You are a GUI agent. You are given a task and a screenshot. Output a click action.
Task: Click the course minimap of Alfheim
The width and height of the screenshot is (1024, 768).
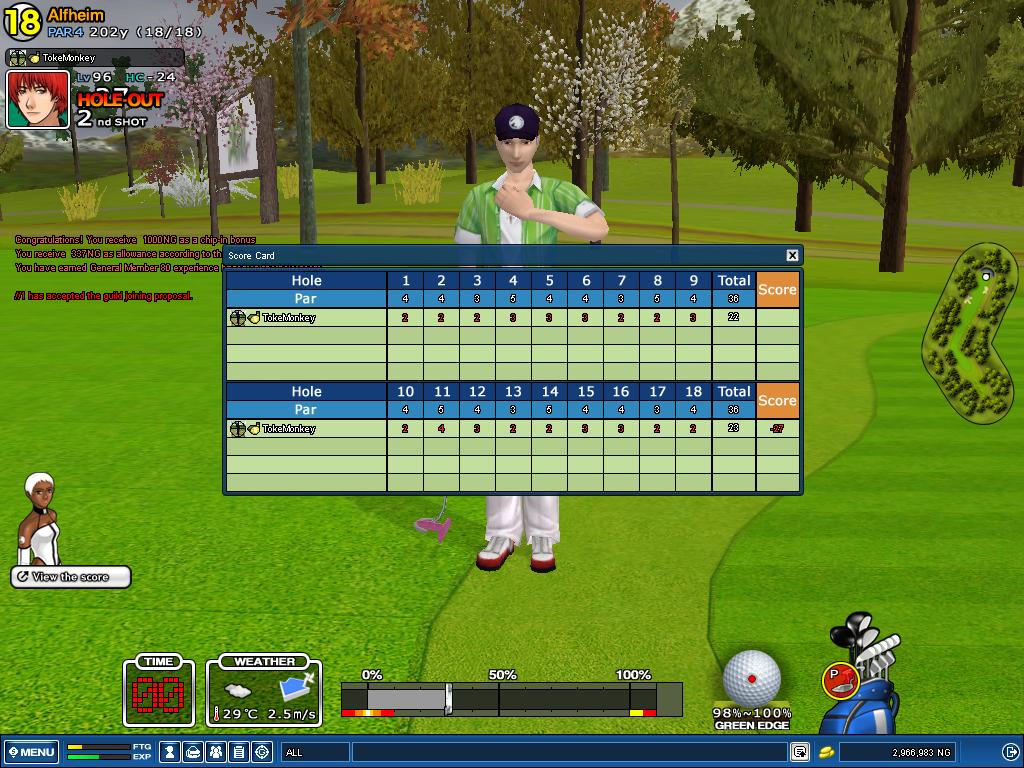(968, 332)
